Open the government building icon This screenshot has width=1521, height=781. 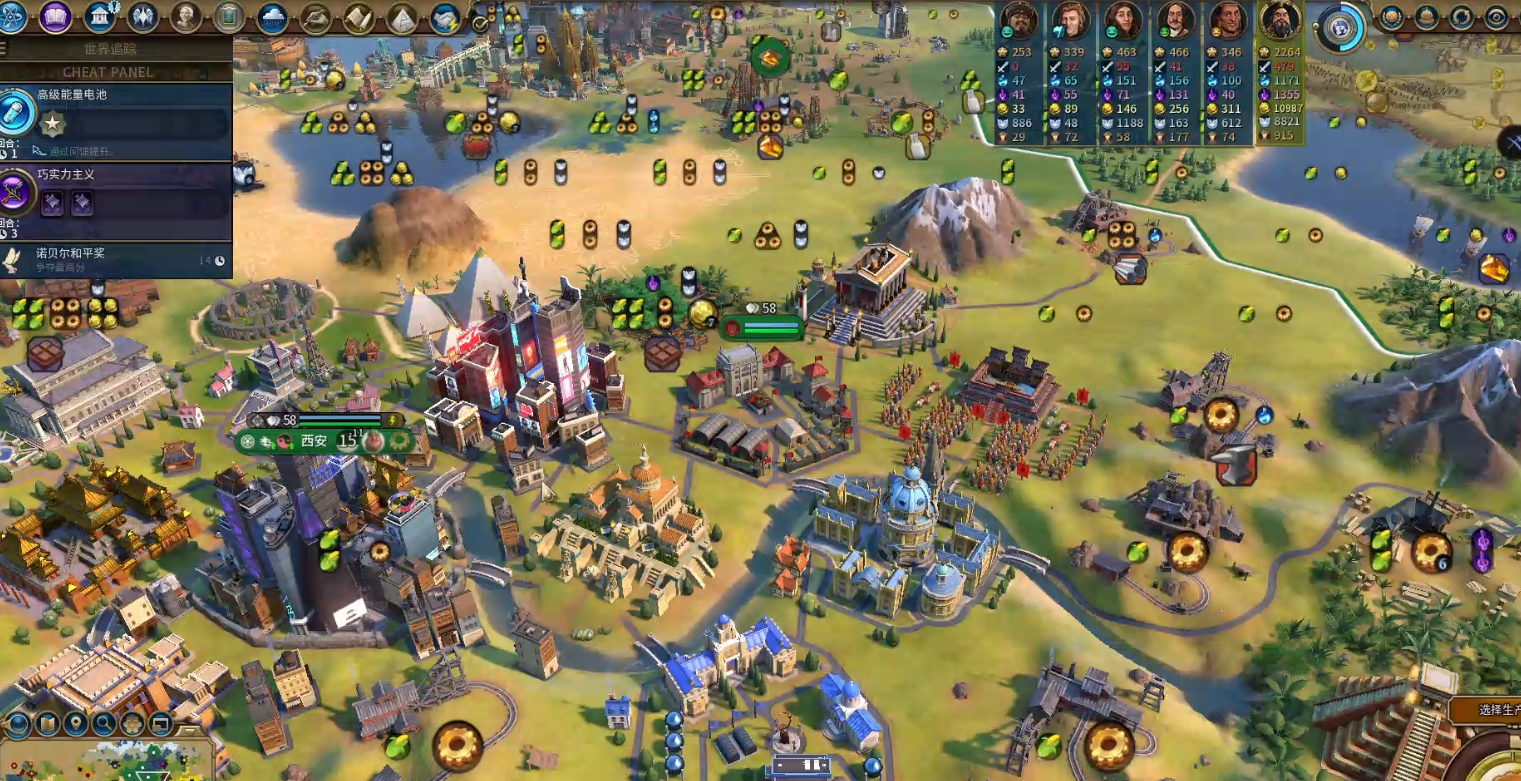coord(100,17)
